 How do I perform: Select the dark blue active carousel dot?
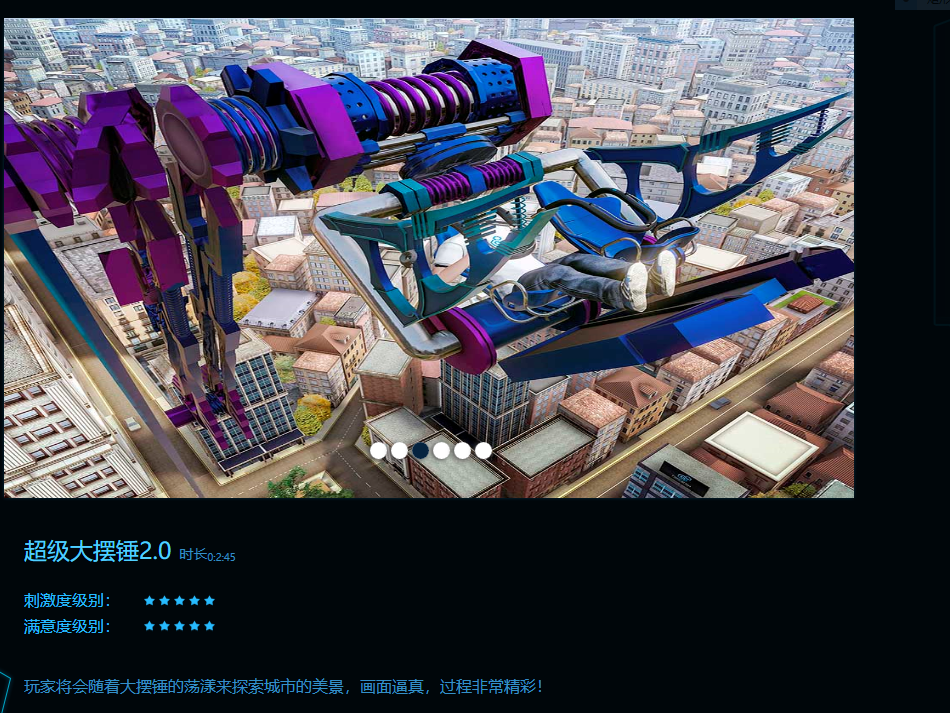tap(420, 450)
